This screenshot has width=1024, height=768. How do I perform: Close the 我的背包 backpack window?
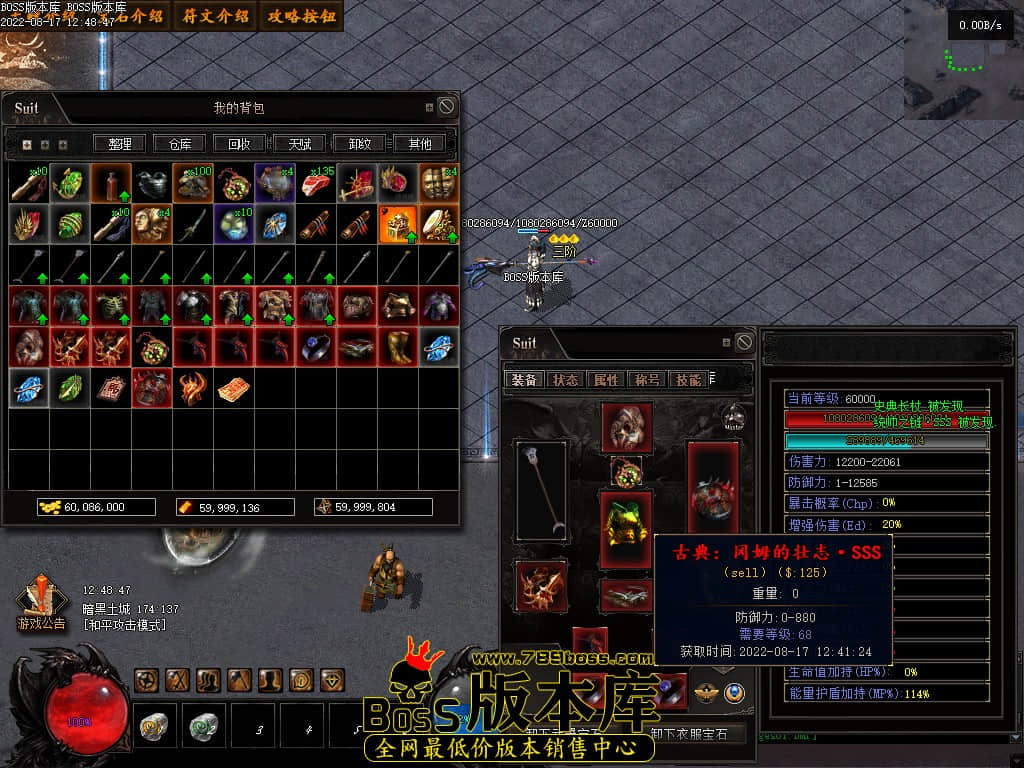[x=447, y=107]
